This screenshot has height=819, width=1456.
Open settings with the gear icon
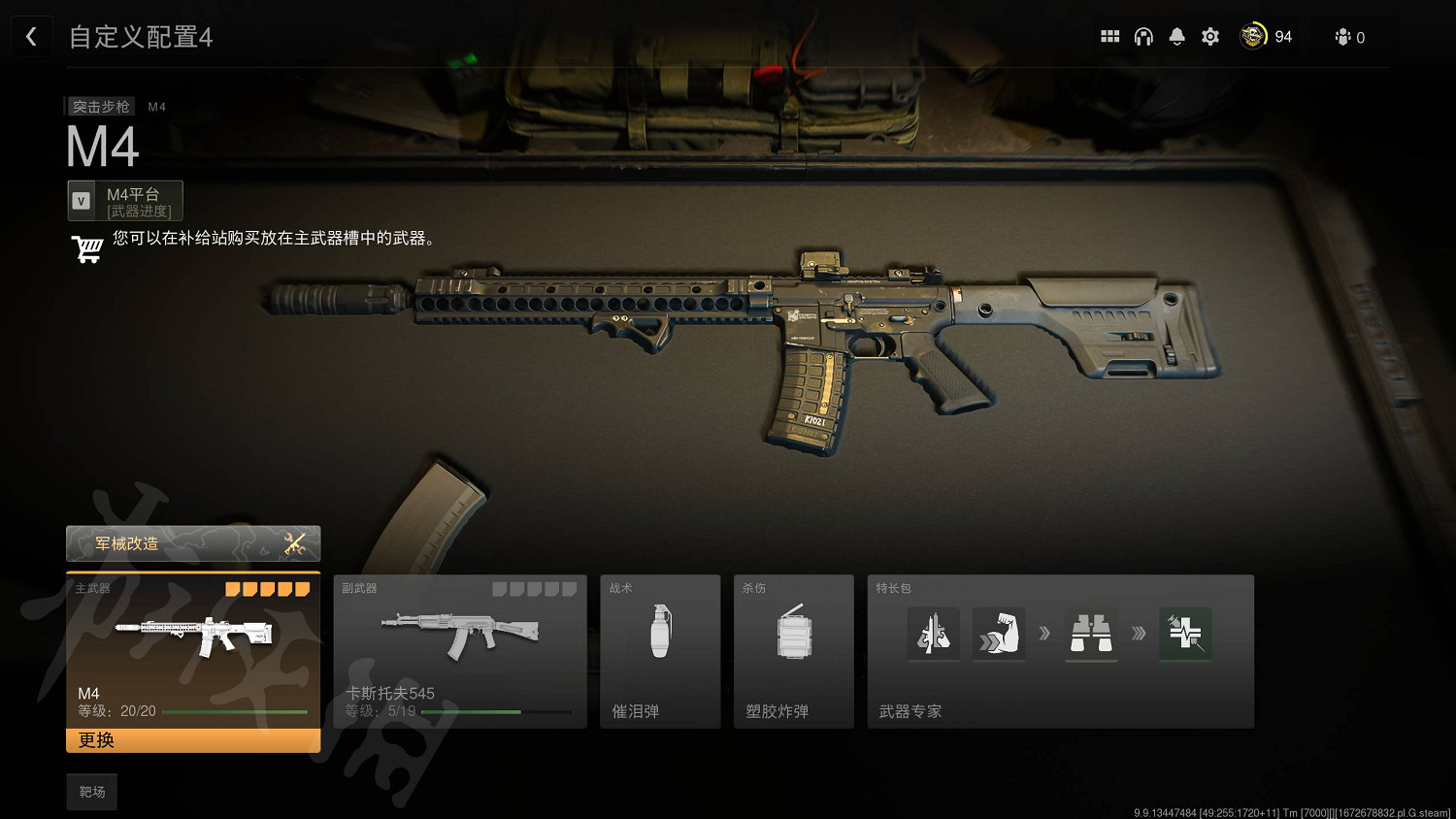[1210, 37]
